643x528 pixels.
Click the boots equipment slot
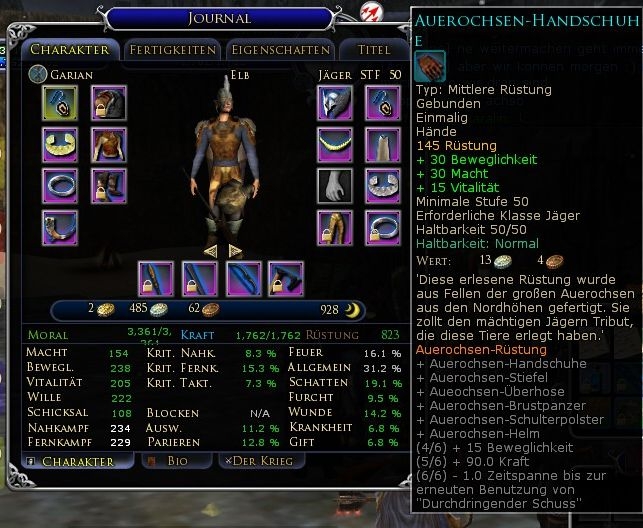108,186
